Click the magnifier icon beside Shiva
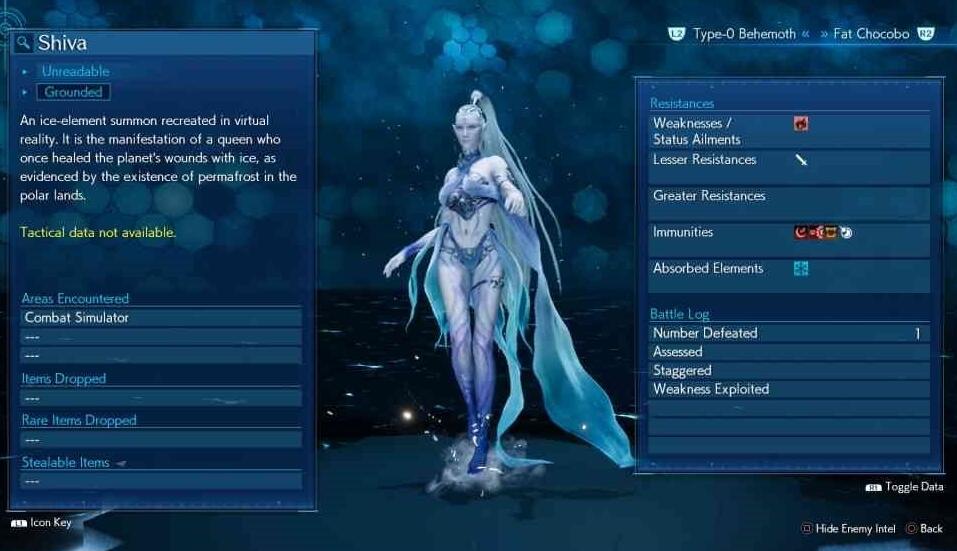 [24, 43]
